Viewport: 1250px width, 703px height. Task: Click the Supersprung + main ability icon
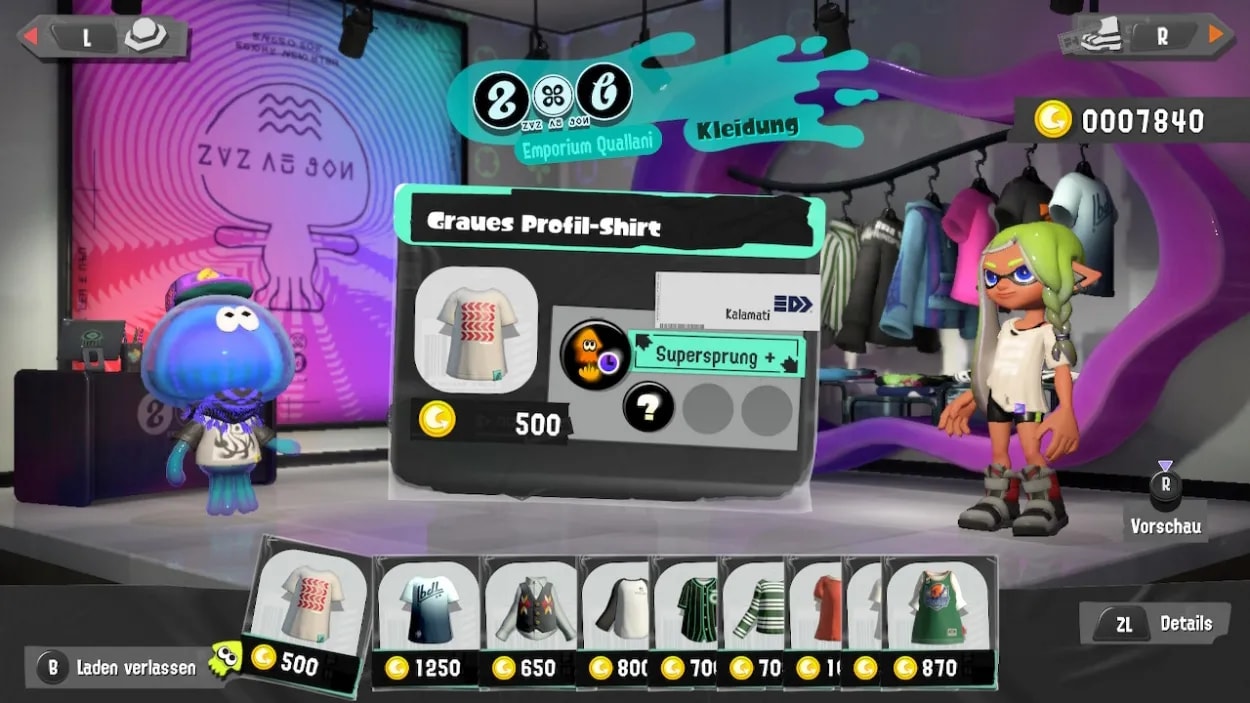595,354
